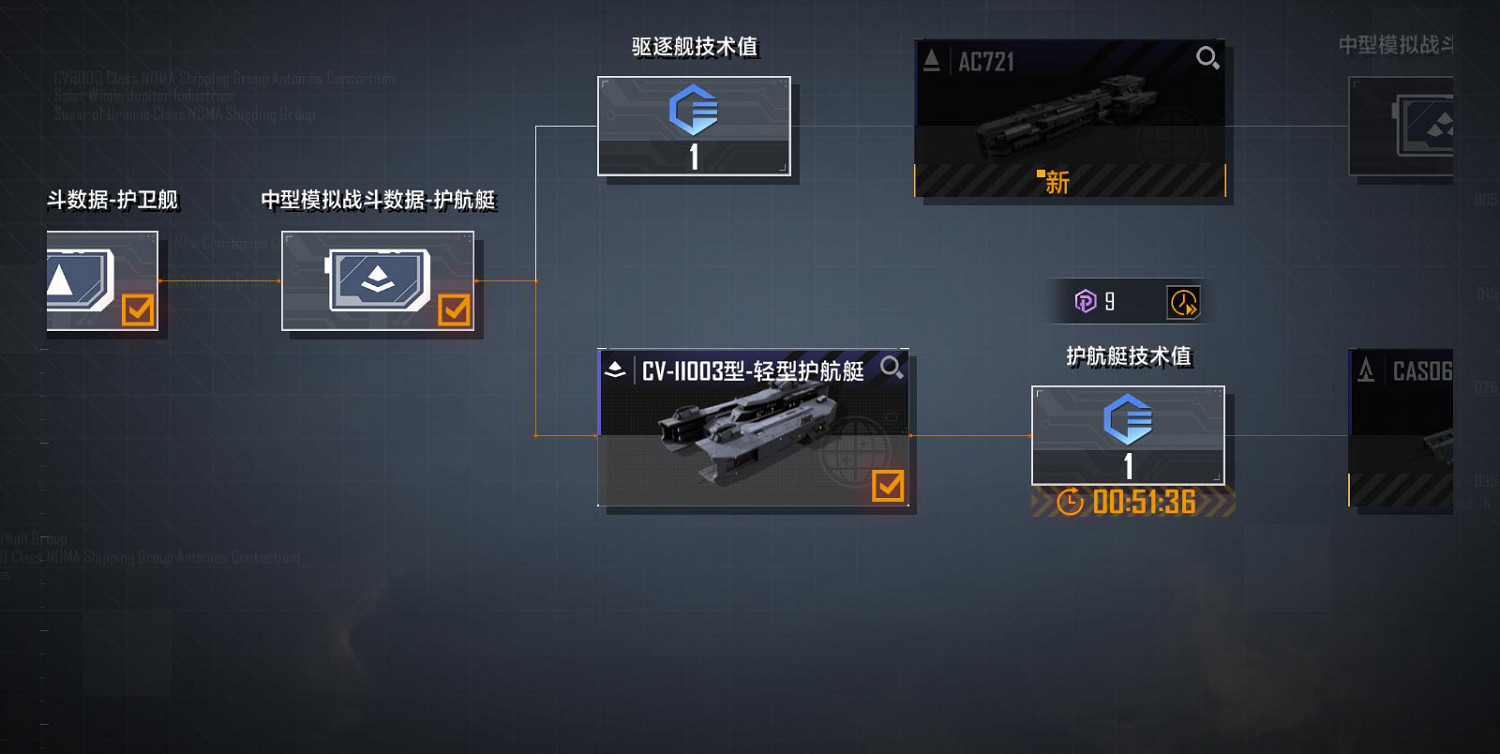
Task: Click the magnifier icon on CV-II003型-轻型护航艇
Action: click(891, 369)
